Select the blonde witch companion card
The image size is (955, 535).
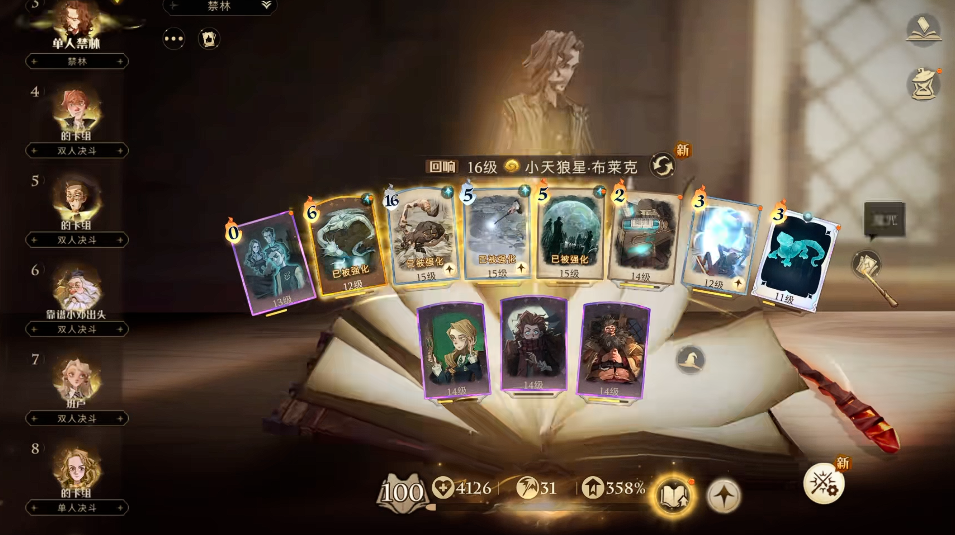tap(452, 348)
